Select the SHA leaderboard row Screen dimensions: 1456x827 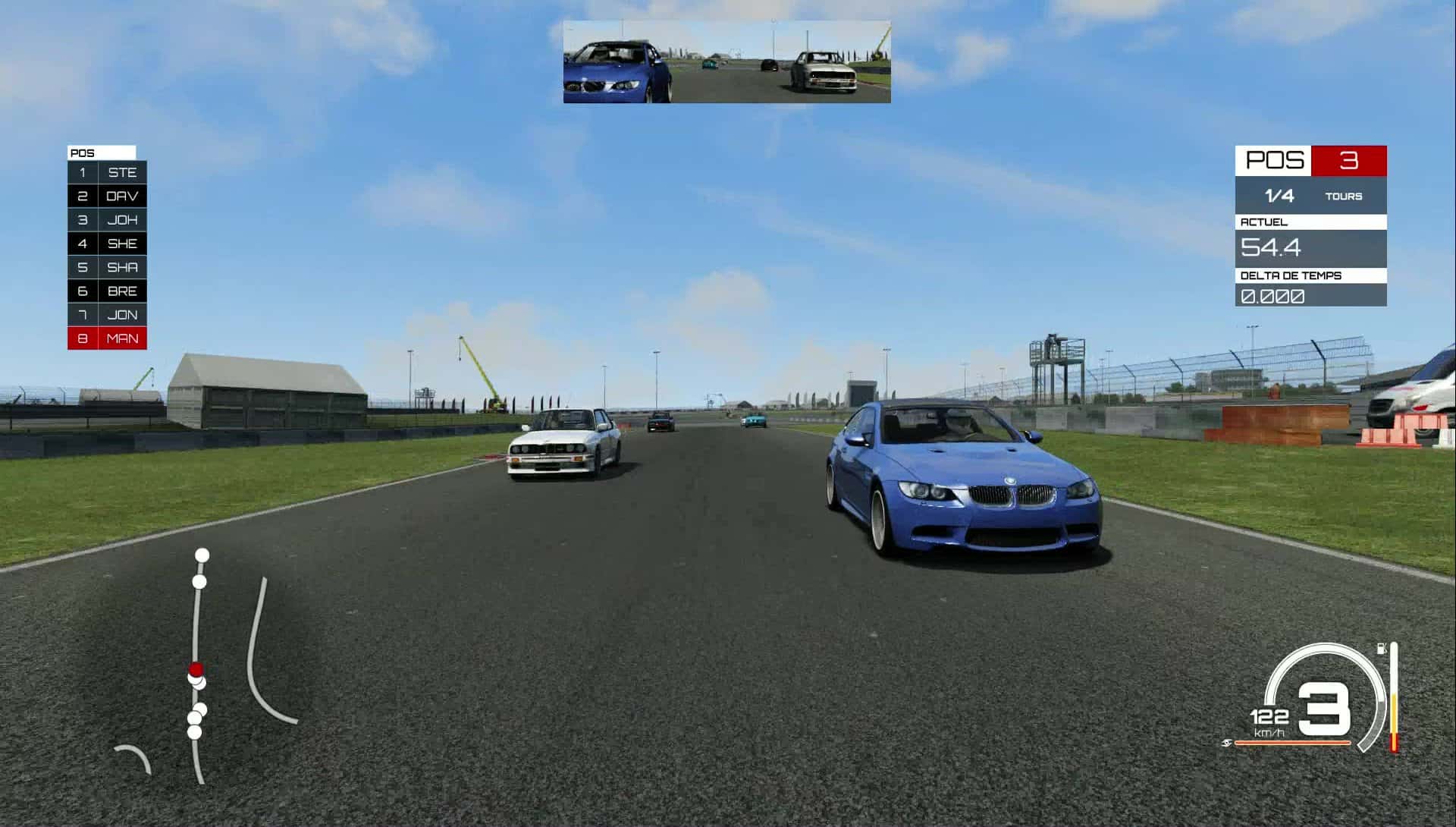tap(107, 267)
